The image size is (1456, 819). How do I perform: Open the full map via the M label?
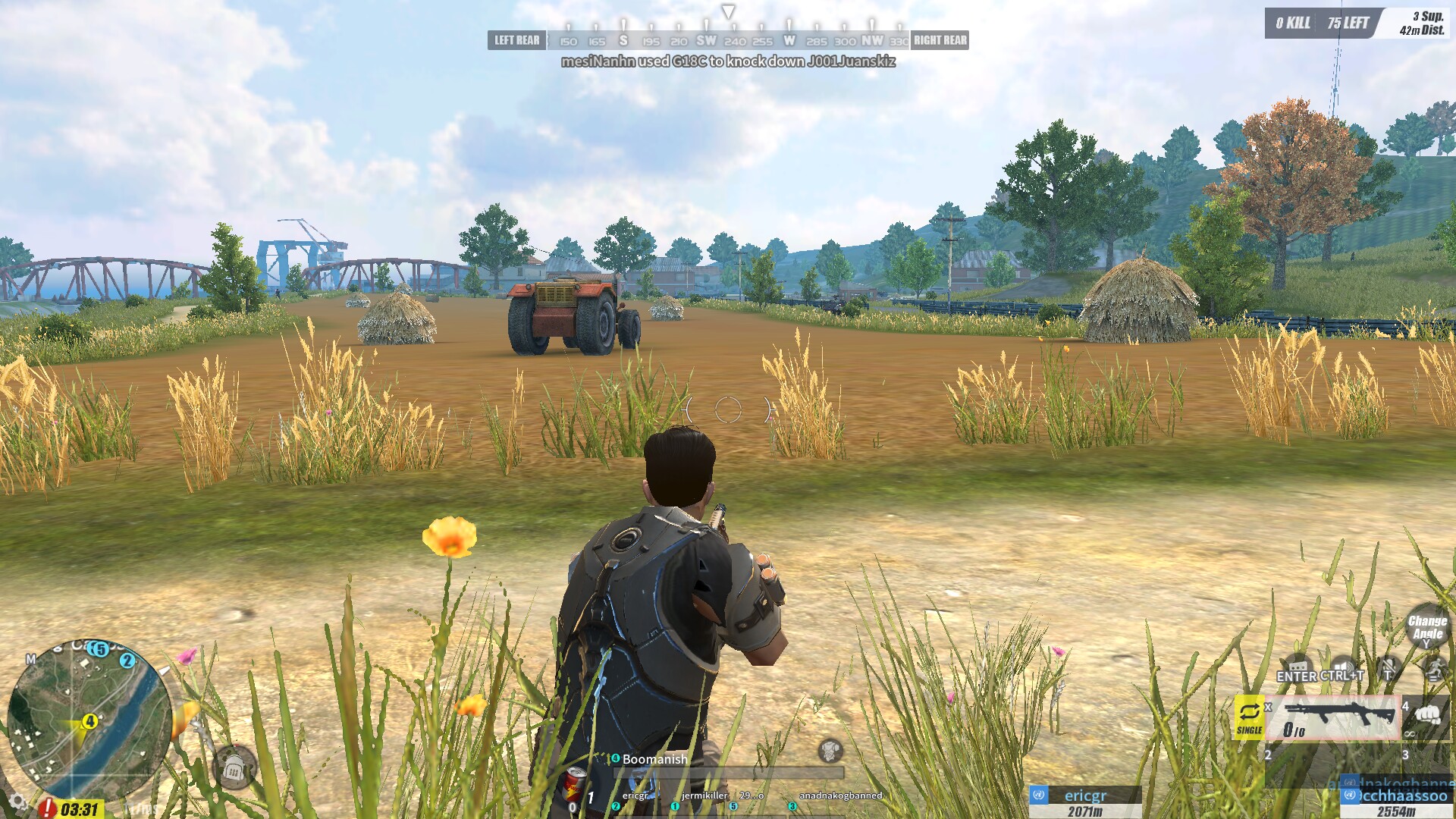[x=31, y=659]
